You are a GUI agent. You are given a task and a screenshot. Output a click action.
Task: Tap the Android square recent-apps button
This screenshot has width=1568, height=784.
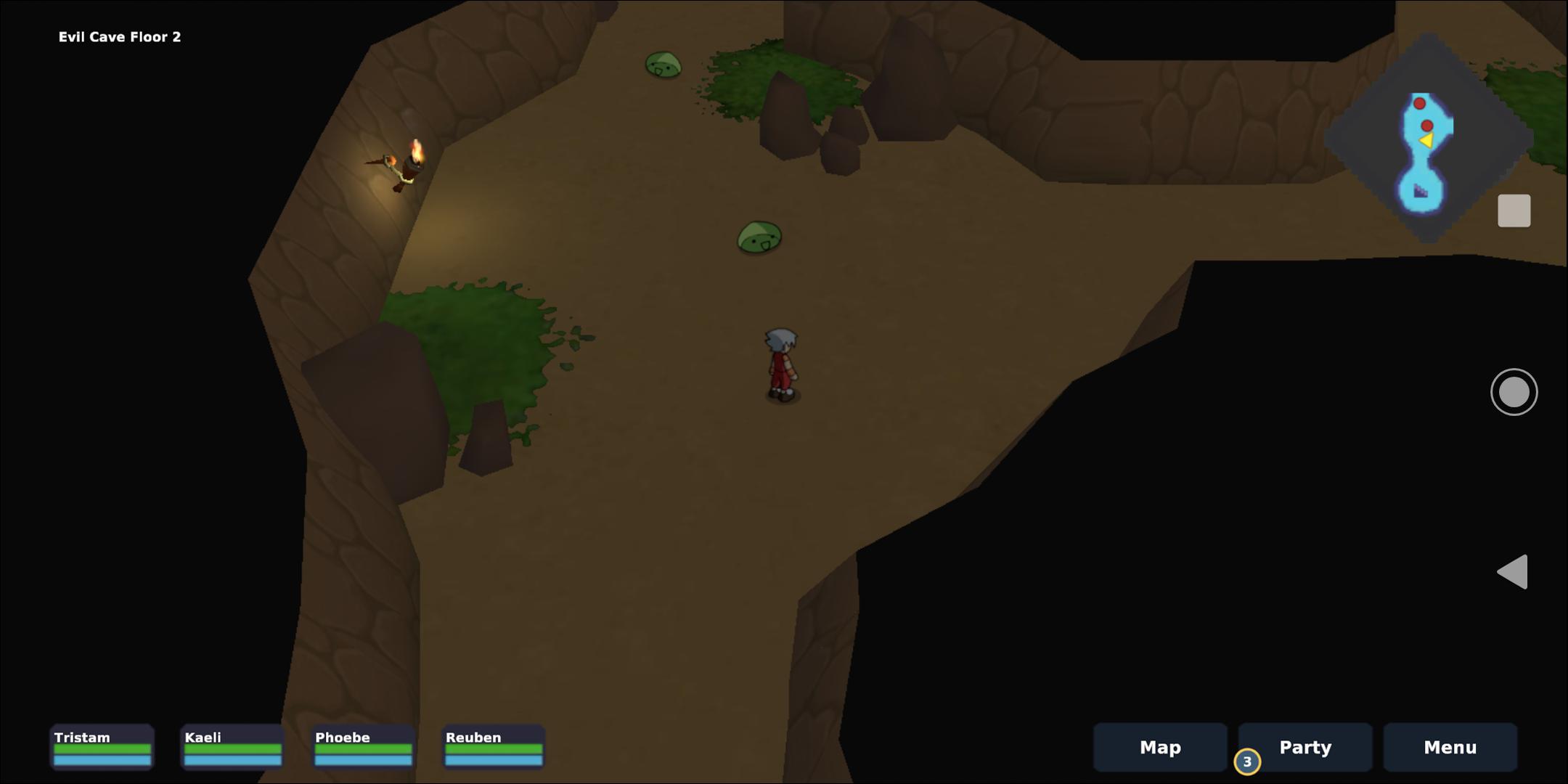pyautogui.click(x=1514, y=211)
